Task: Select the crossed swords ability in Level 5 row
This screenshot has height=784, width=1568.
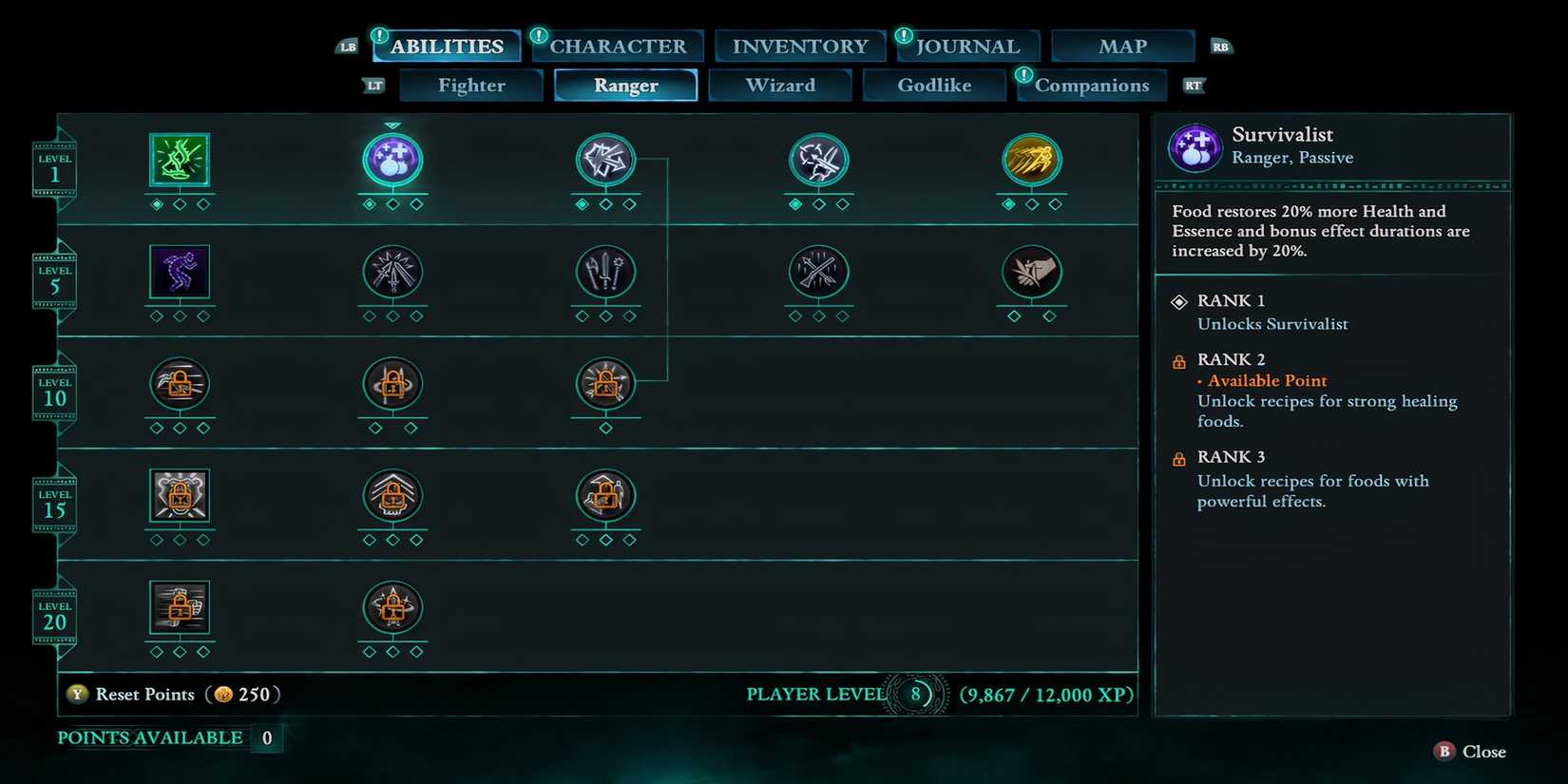Action: click(x=392, y=276)
